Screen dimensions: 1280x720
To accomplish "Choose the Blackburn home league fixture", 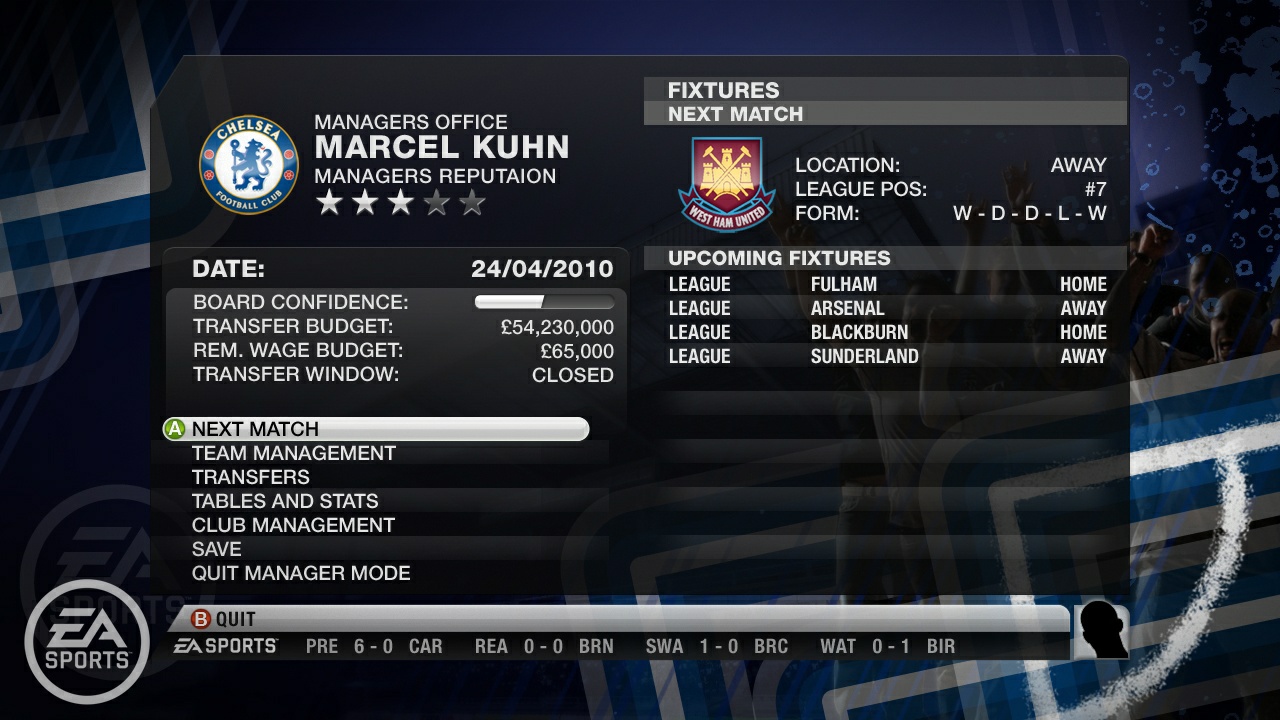I will 886,332.
